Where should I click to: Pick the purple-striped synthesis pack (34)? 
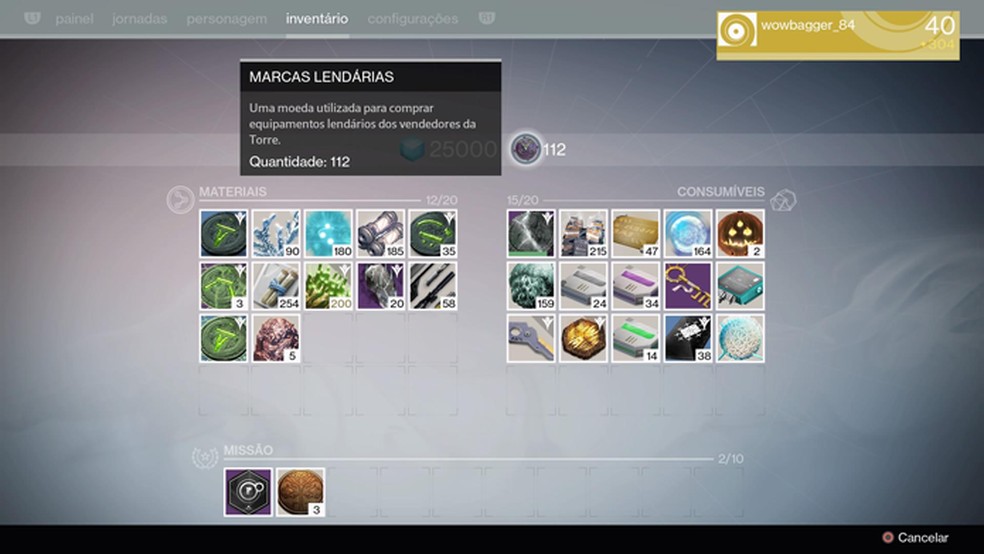point(636,286)
